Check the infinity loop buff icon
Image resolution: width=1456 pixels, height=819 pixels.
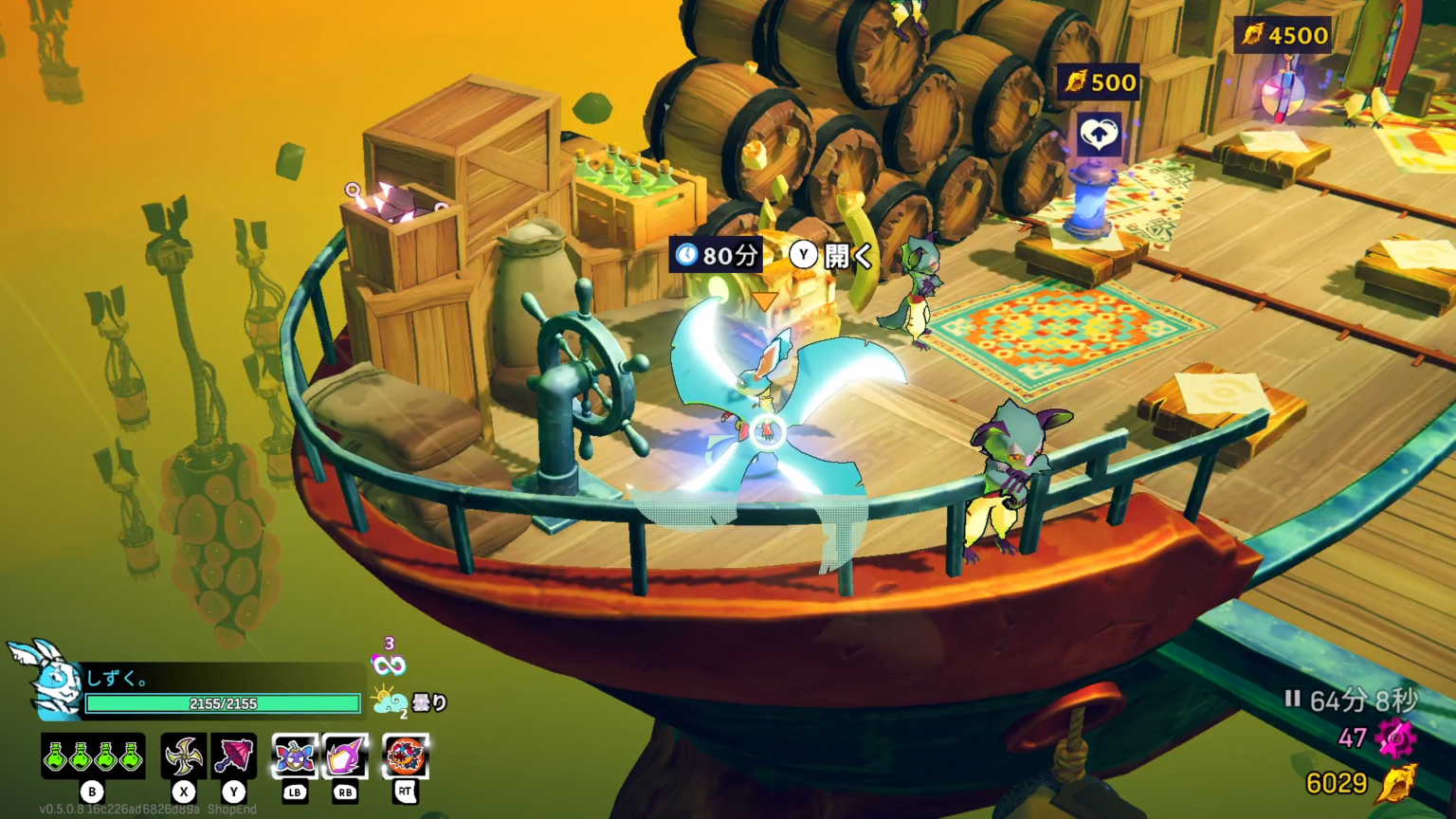[x=389, y=664]
